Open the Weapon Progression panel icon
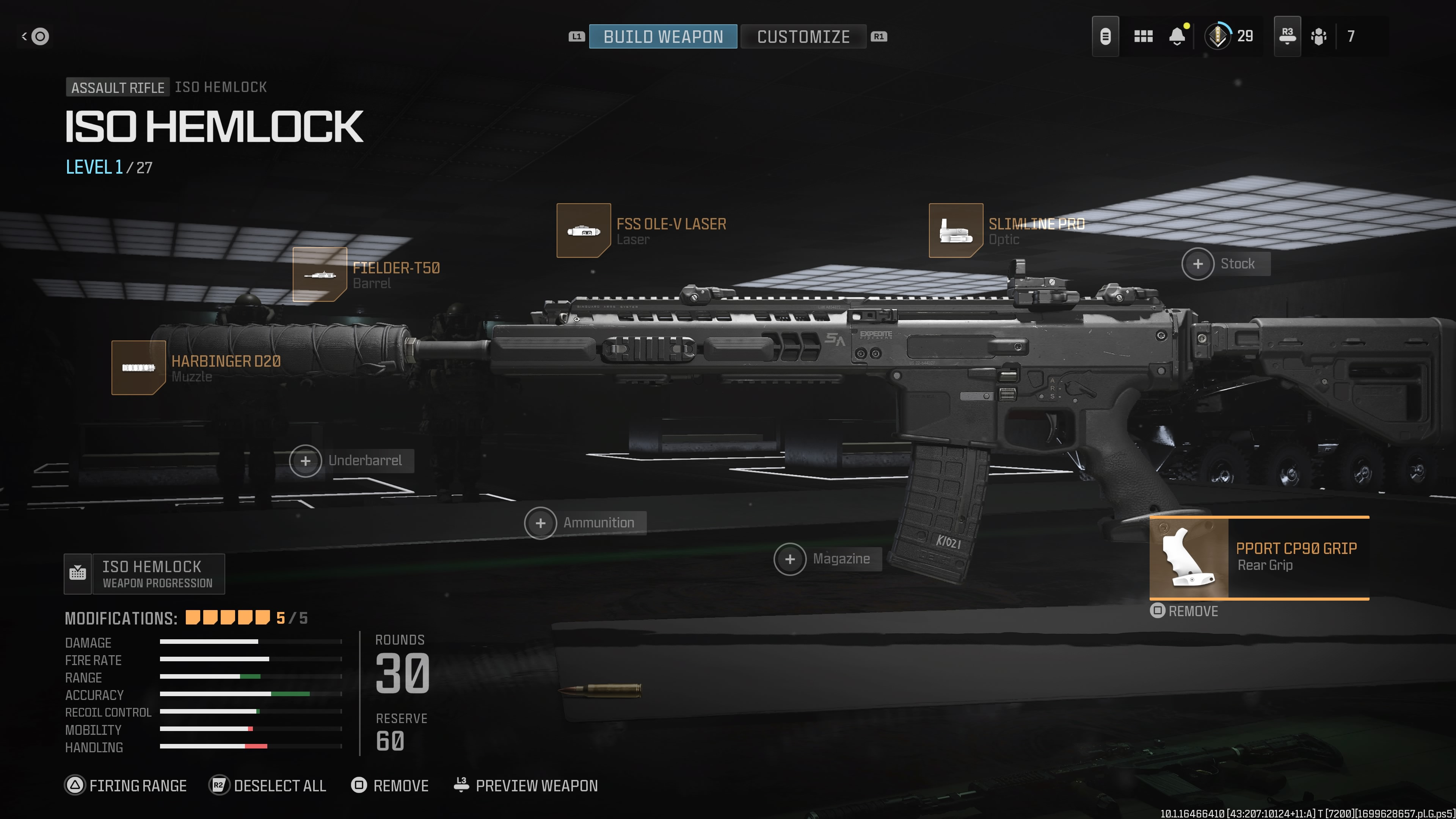The image size is (1456, 819). 77,574
